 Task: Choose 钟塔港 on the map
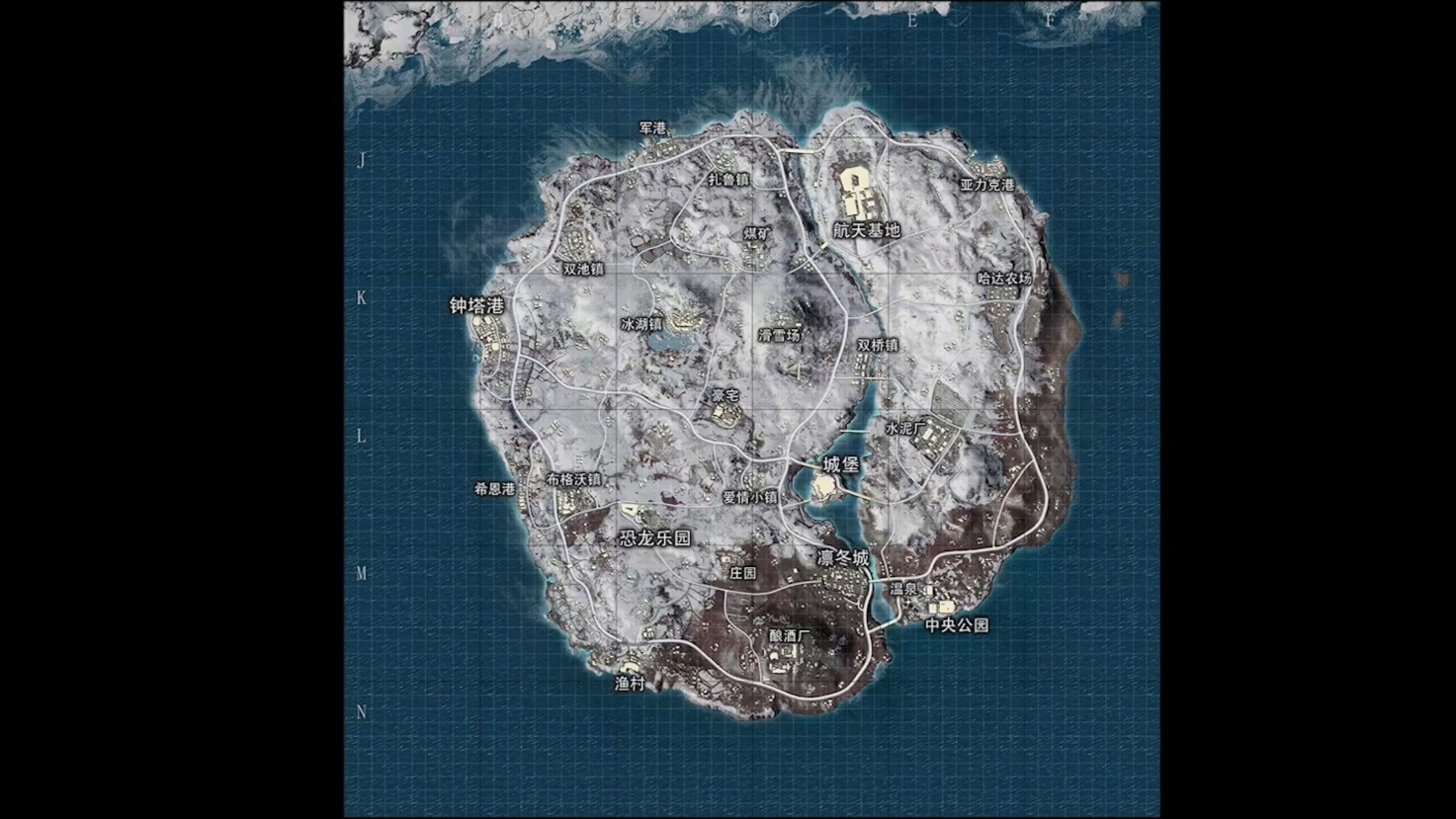point(476,306)
